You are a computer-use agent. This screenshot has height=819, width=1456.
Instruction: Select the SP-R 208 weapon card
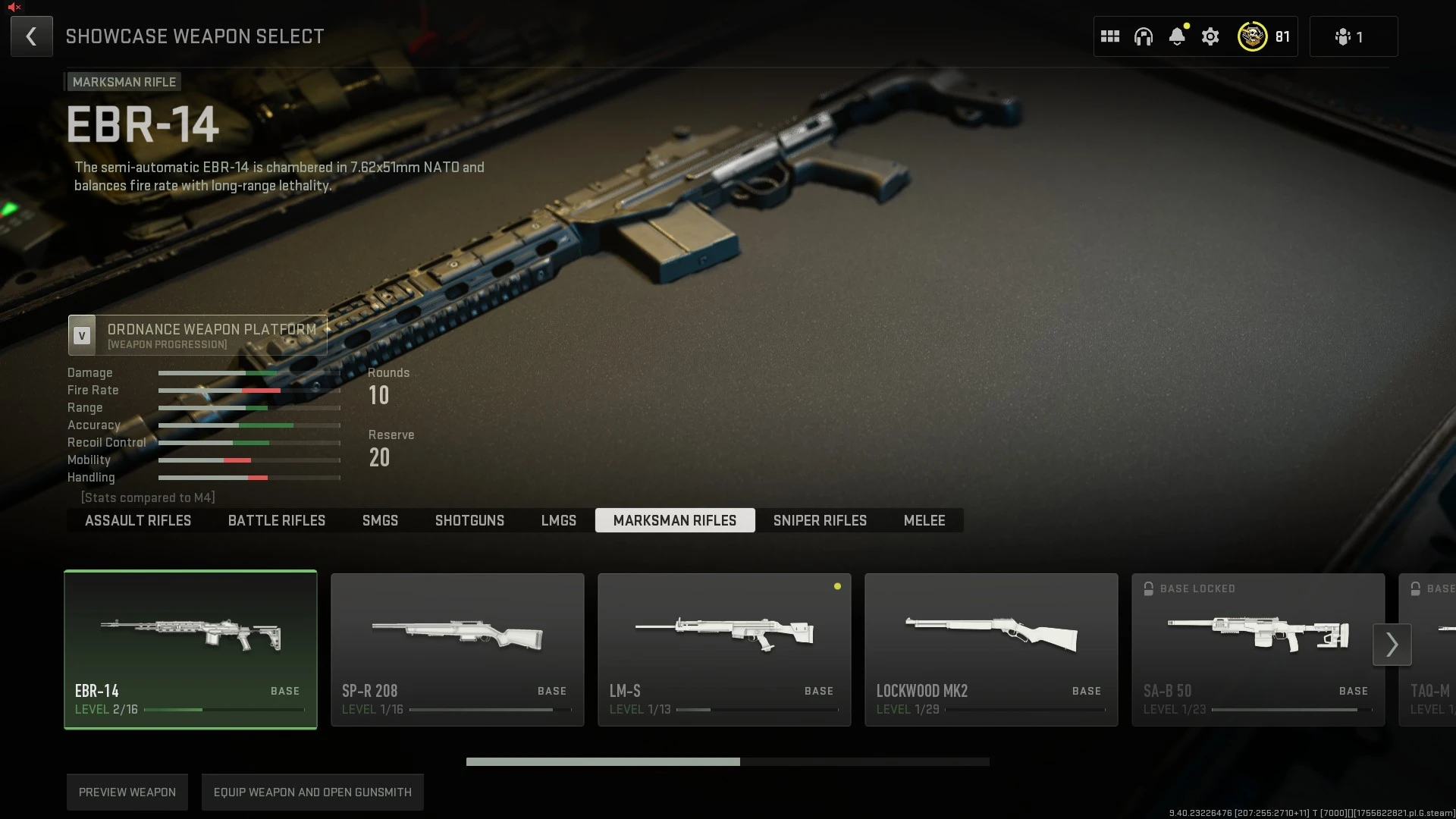point(457,649)
